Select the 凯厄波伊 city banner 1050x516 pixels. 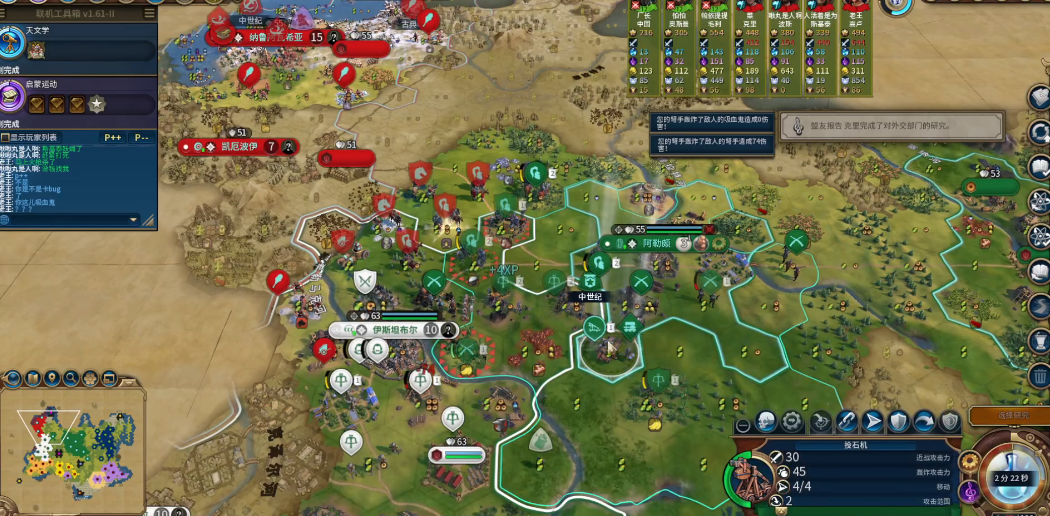[x=237, y=147]
